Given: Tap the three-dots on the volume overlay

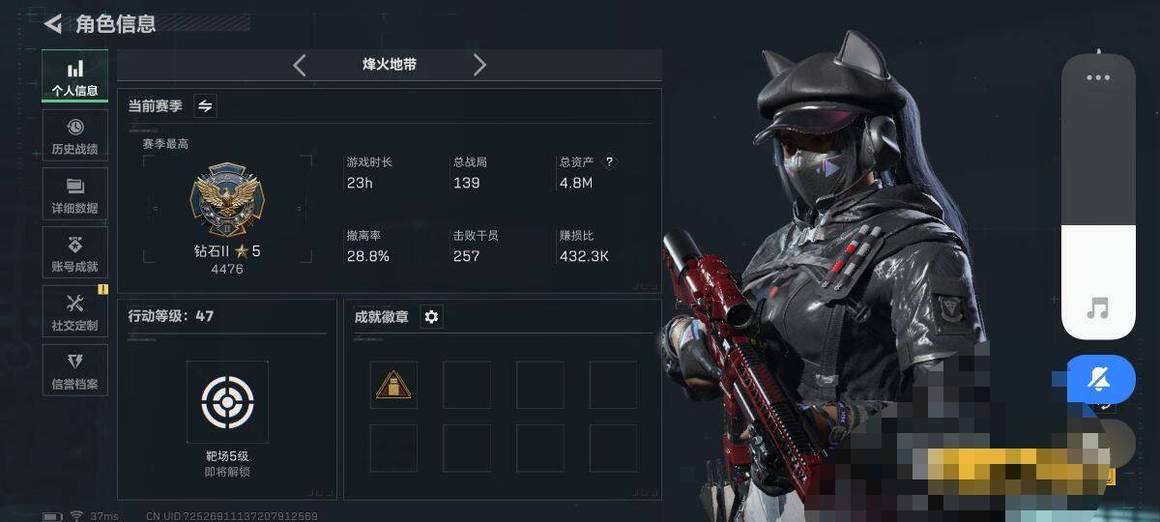Looking at the screenshot, I should pos(1098,78).
